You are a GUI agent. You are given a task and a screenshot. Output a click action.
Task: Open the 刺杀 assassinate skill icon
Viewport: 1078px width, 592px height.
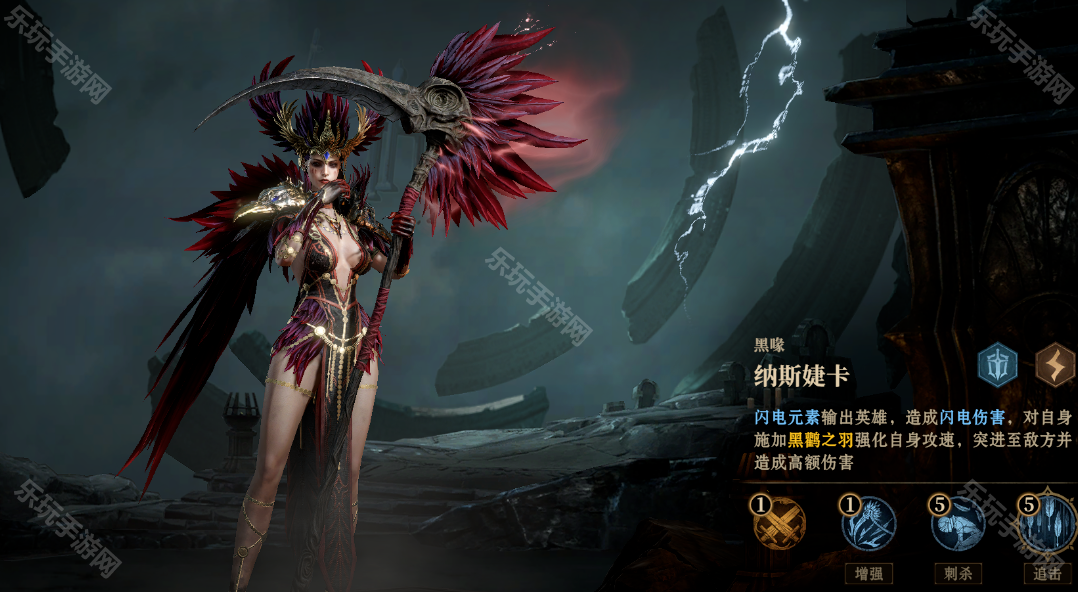[x=957, y=524]
